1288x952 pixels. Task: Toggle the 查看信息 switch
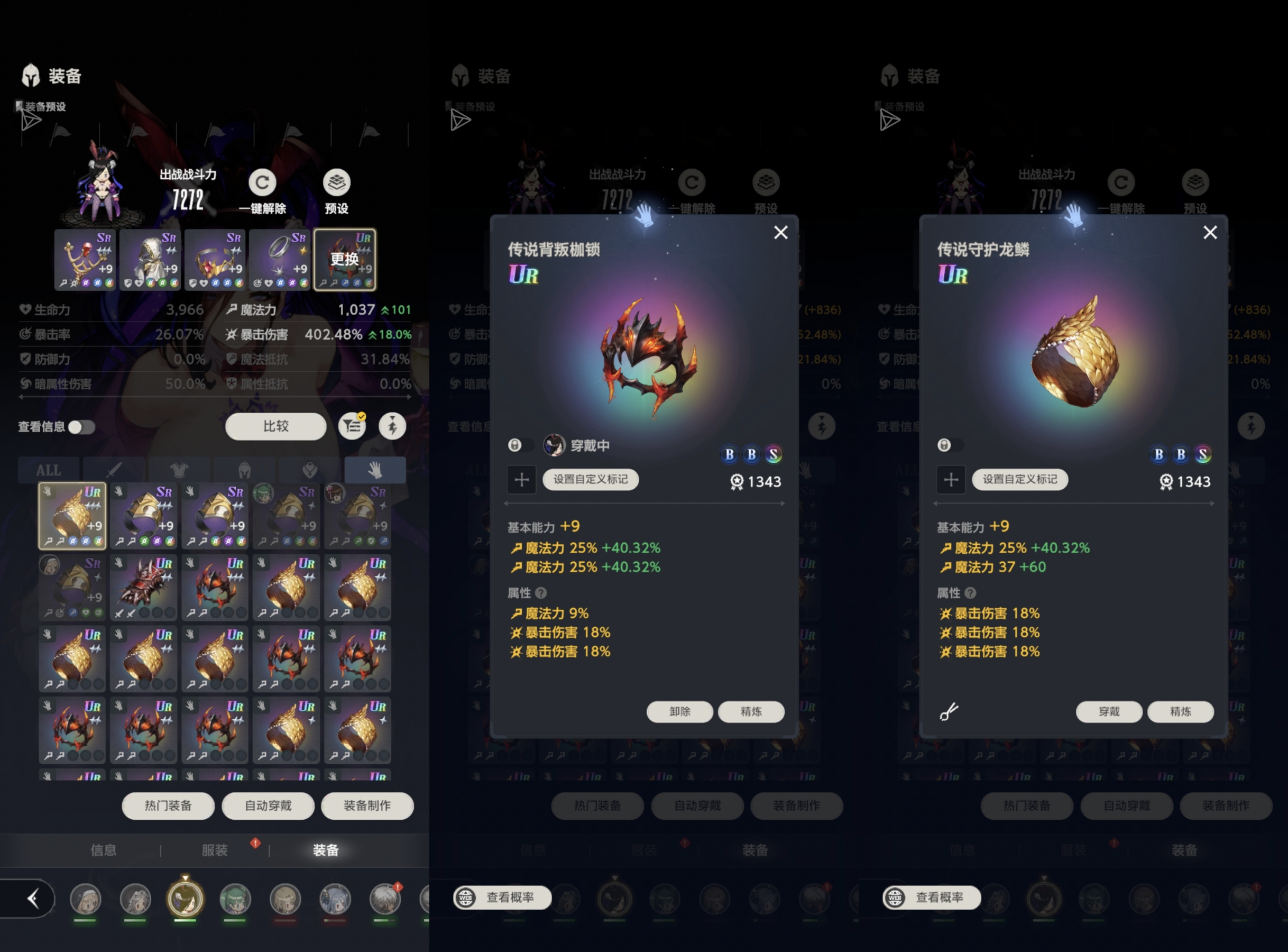coord(81,427)
